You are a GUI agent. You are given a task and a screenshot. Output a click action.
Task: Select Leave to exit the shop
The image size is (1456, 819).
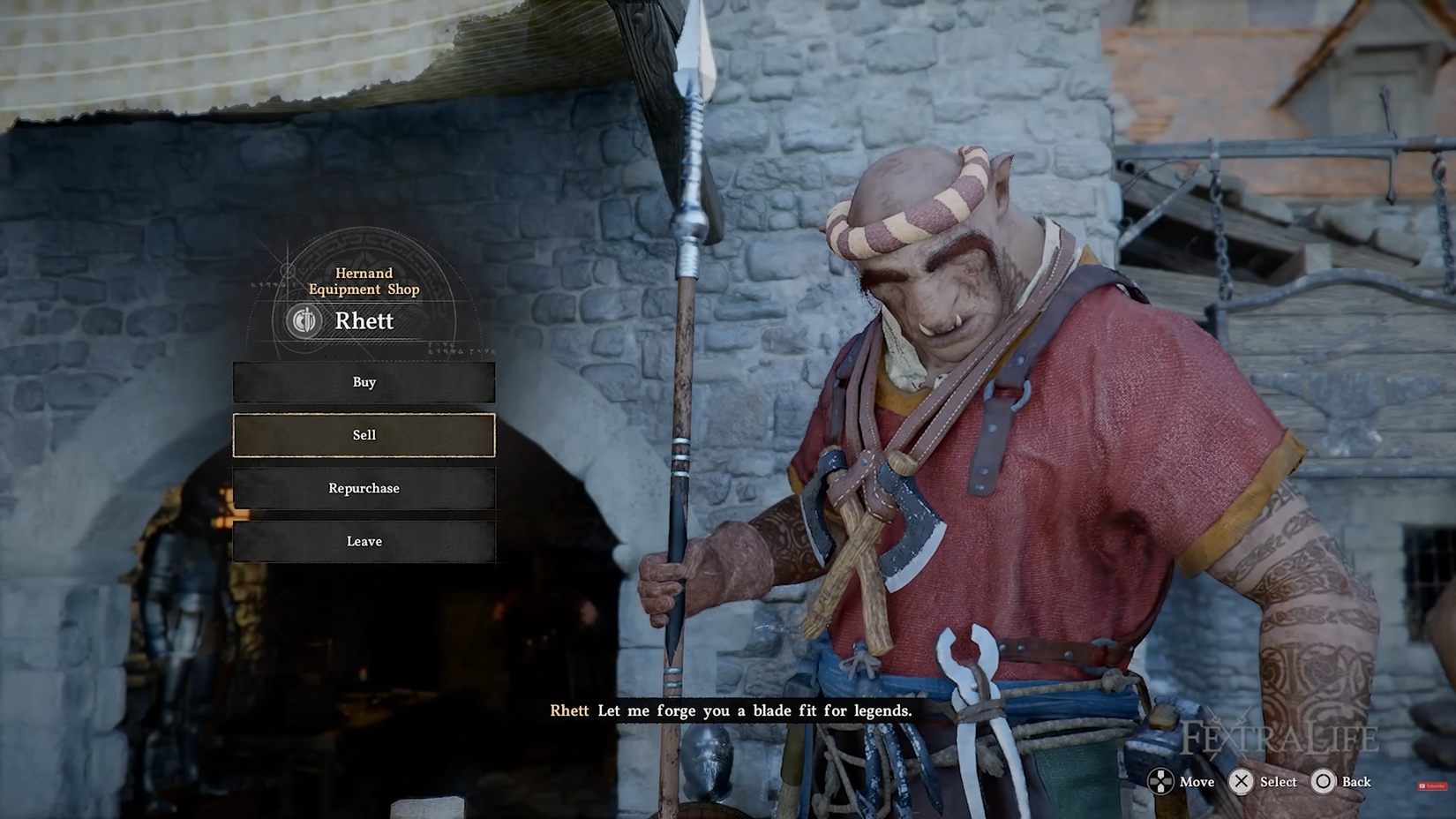(363, 541)
